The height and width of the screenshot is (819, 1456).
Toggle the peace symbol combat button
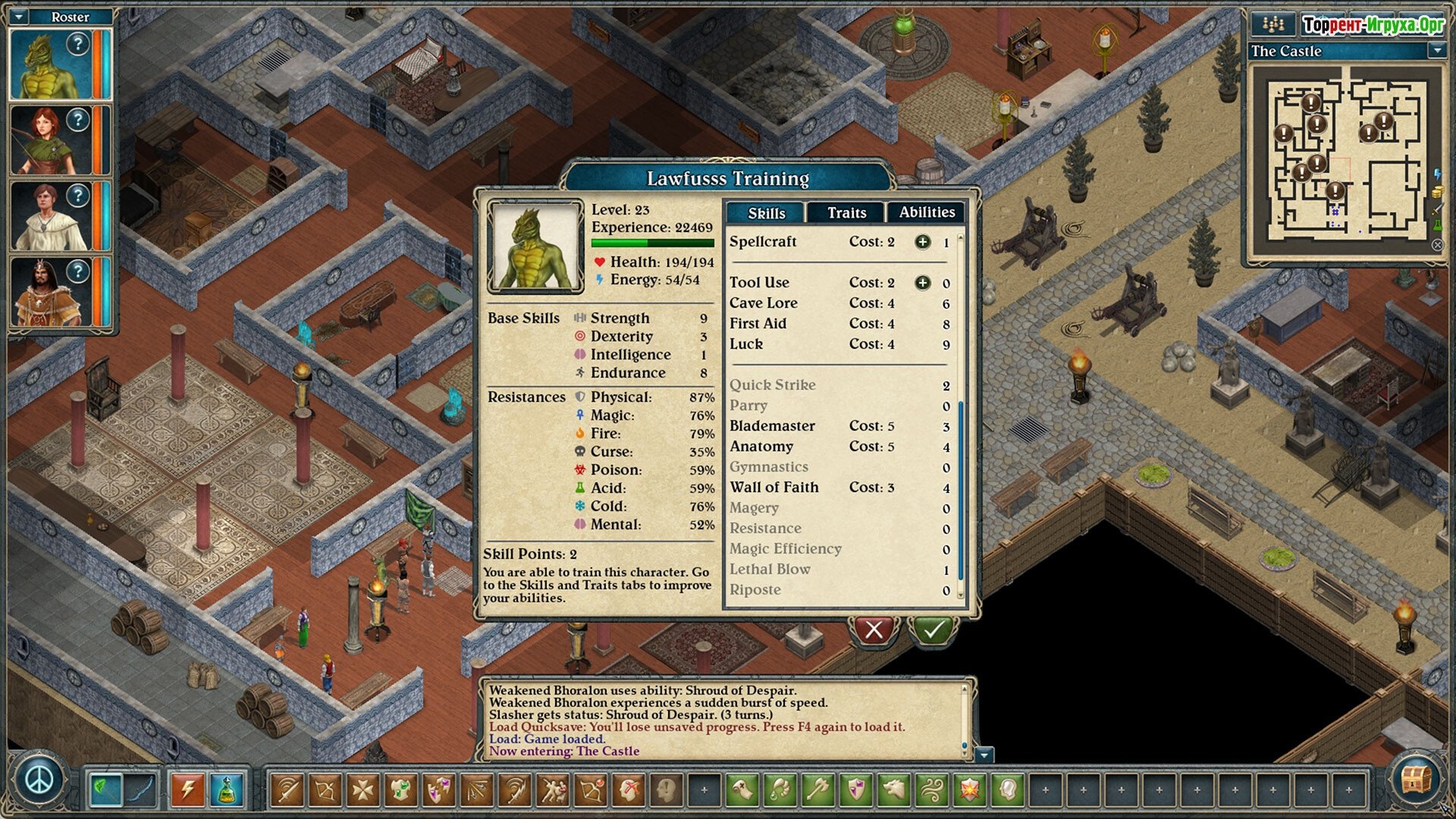39,780
